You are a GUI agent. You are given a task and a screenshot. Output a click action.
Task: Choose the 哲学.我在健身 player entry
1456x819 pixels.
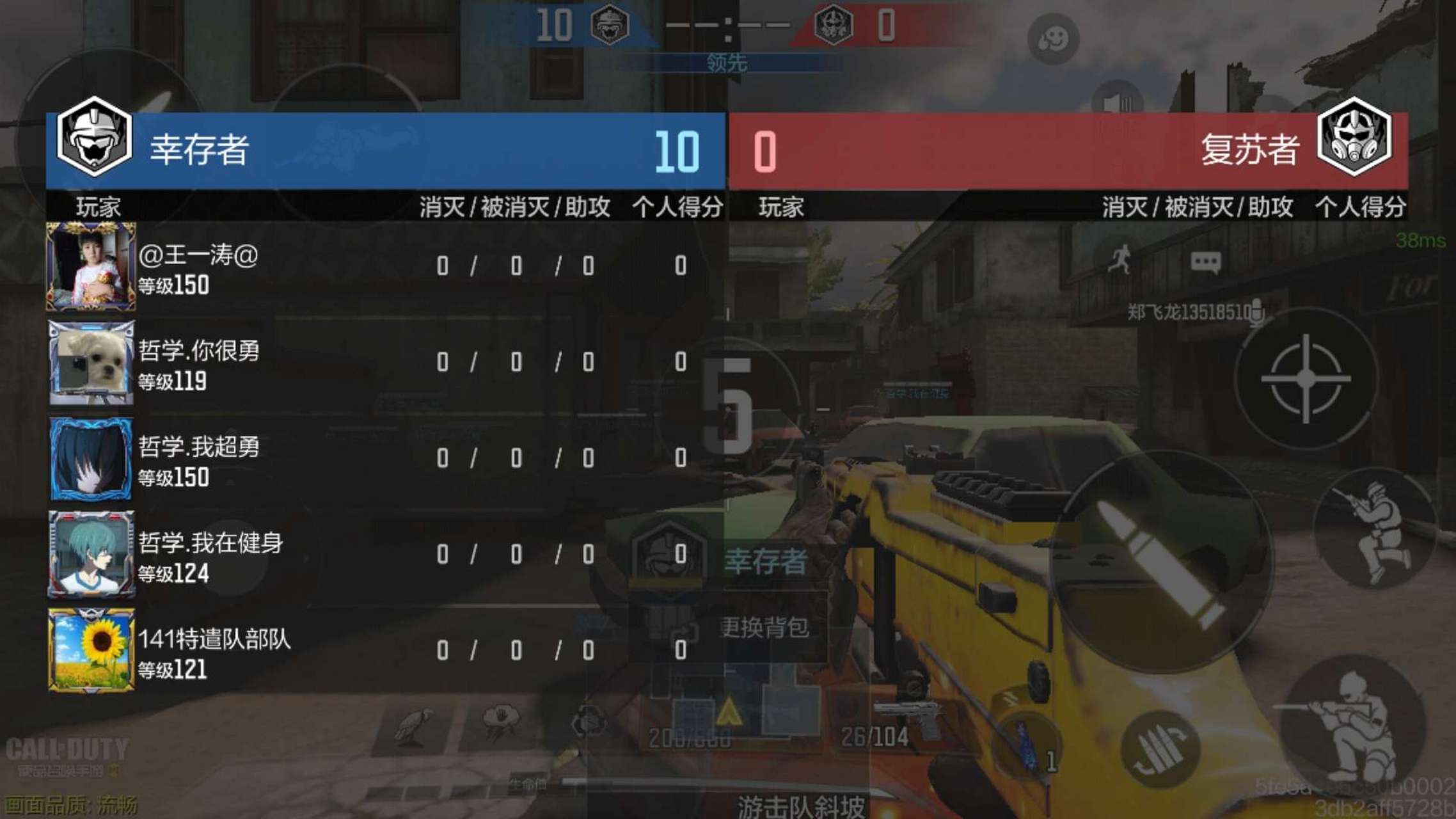[384, 554]
